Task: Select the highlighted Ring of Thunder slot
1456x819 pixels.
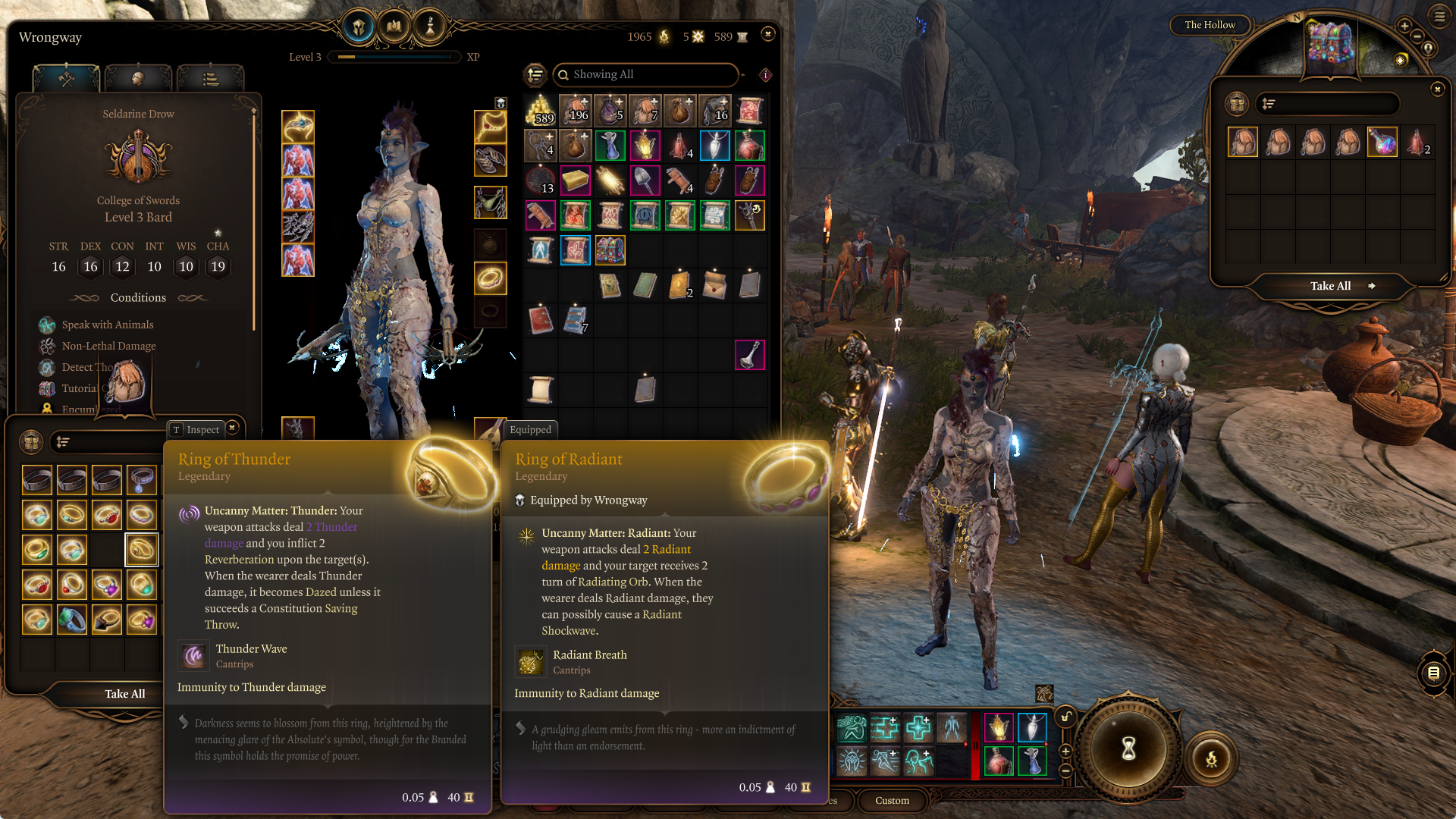Action: pos(142,550)
